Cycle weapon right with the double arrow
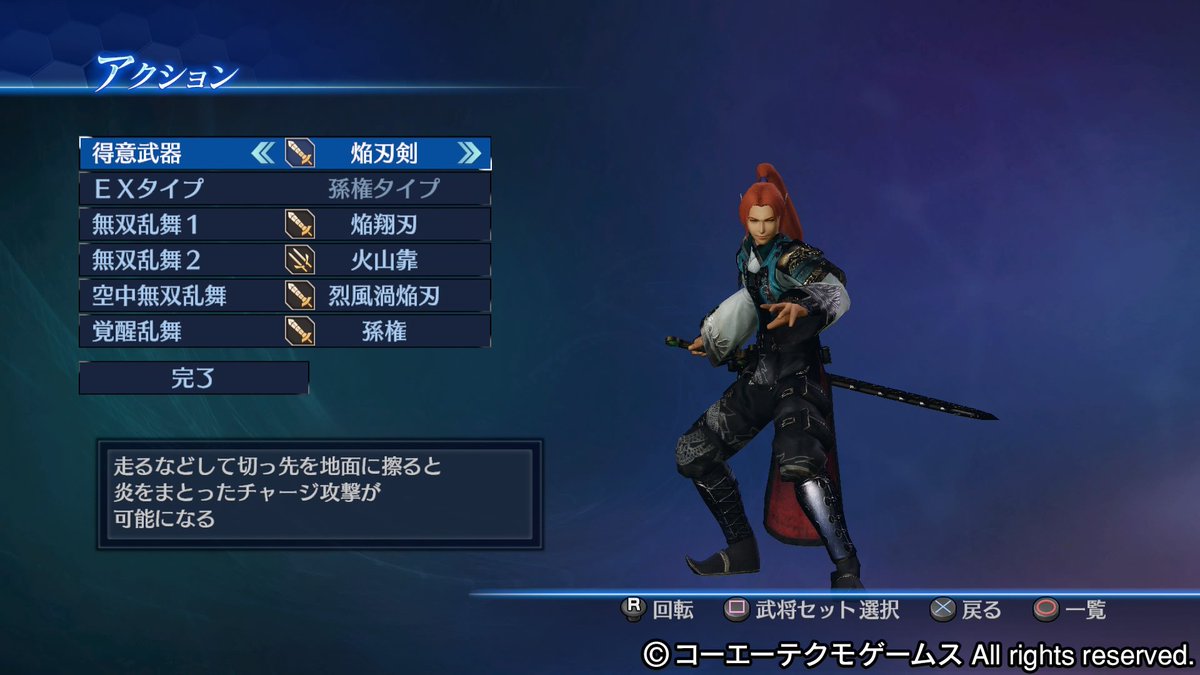This screenshot has width=1200, height=675. [468, 153]
